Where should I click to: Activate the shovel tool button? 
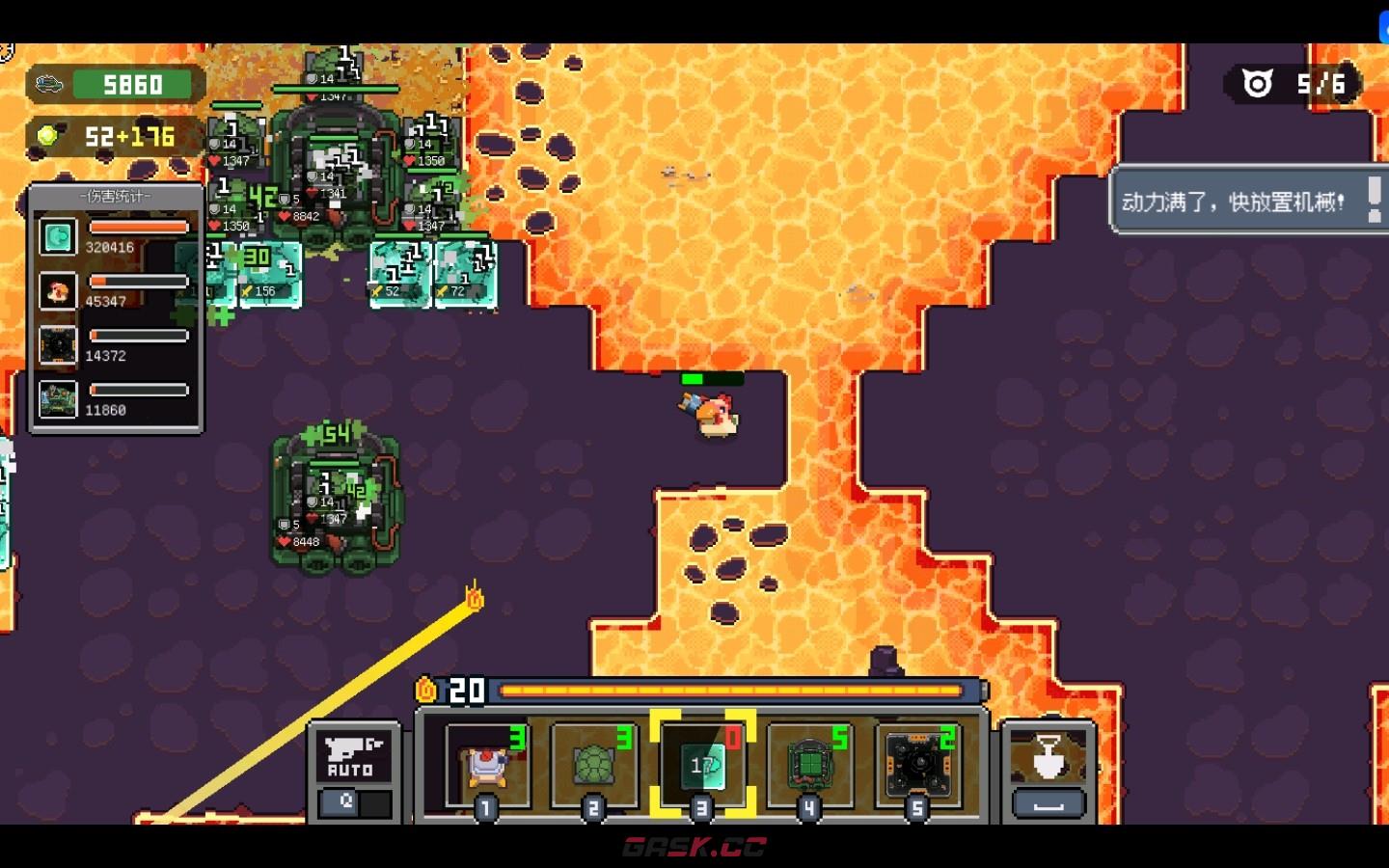point(1048,758)
